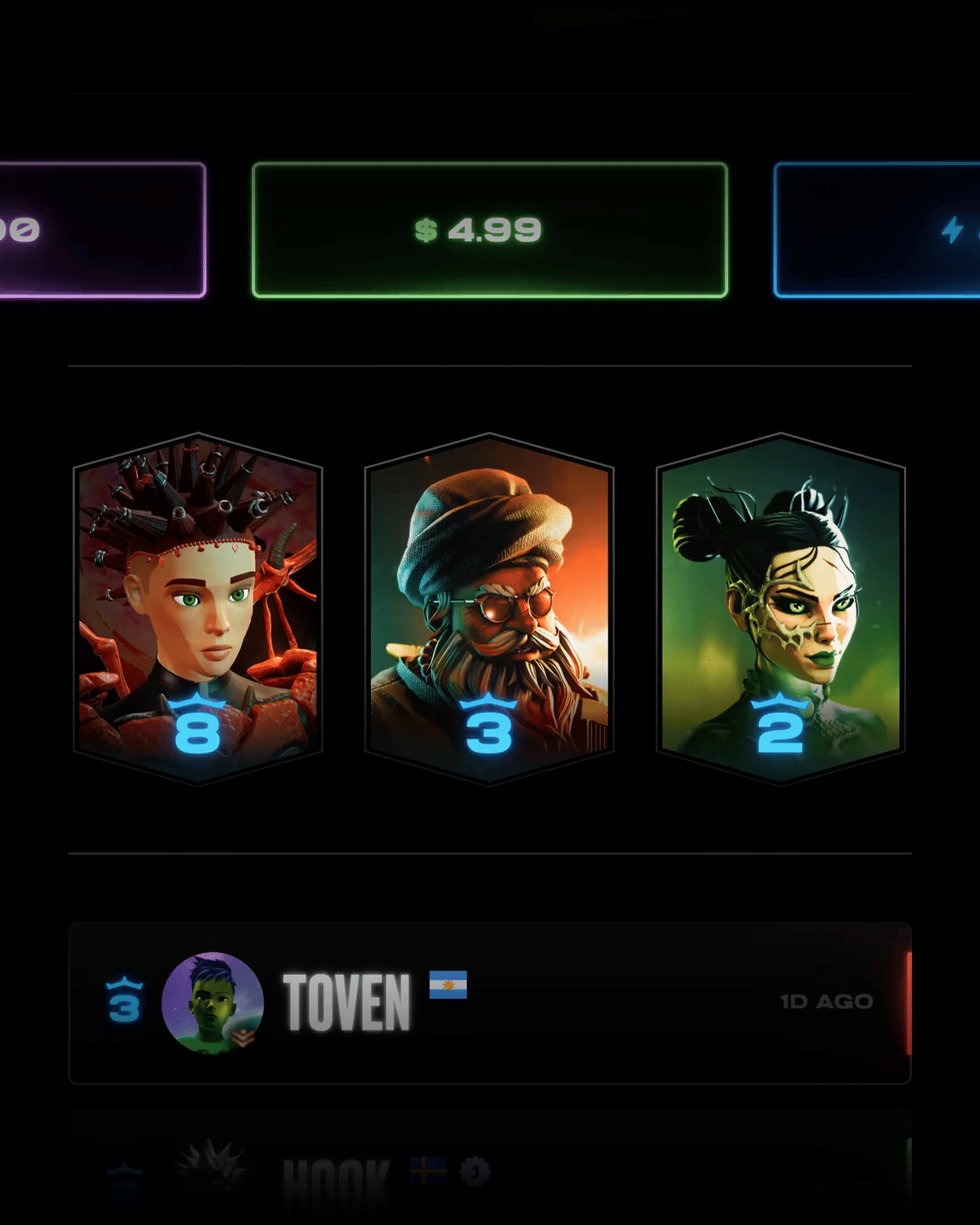The height and width of the screenshot is (1225, 980).
Task: Open the TOVEN player row
Action: 595,1002
